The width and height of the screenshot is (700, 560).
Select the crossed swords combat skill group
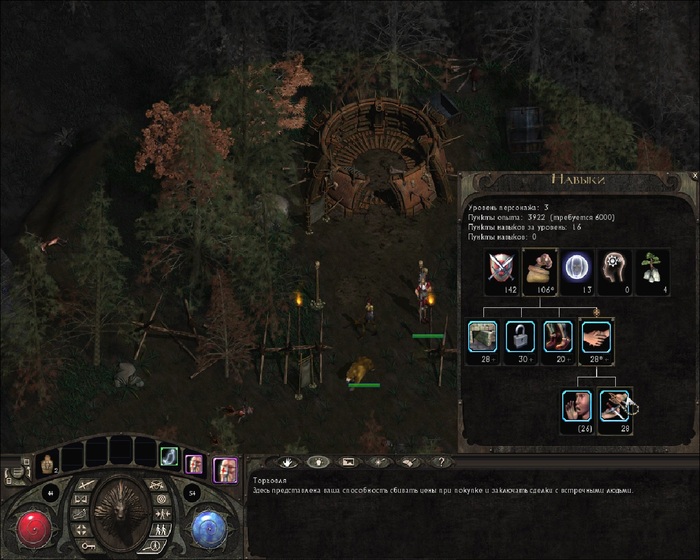502,267
